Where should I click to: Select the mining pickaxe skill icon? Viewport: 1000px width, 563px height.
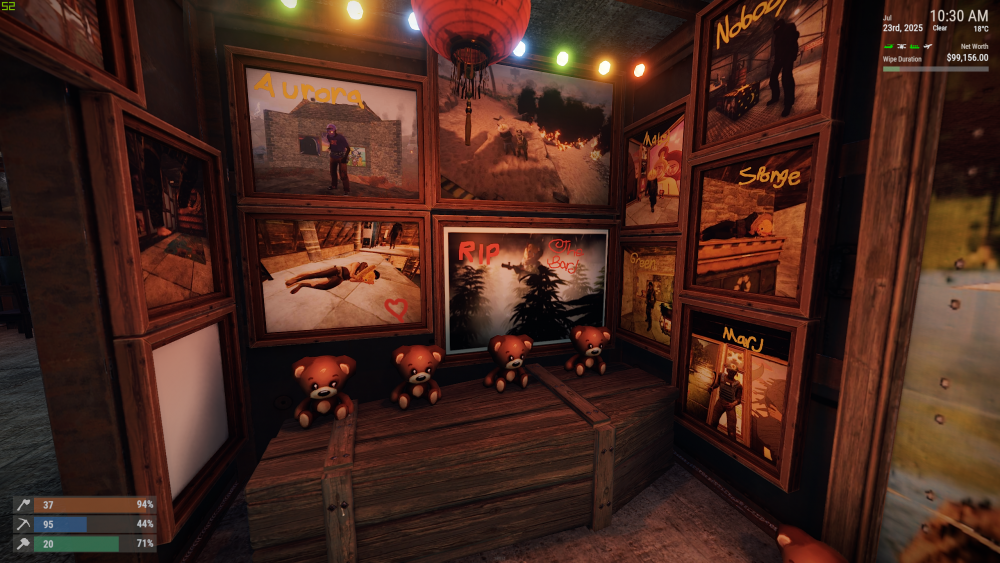point(24,524)
